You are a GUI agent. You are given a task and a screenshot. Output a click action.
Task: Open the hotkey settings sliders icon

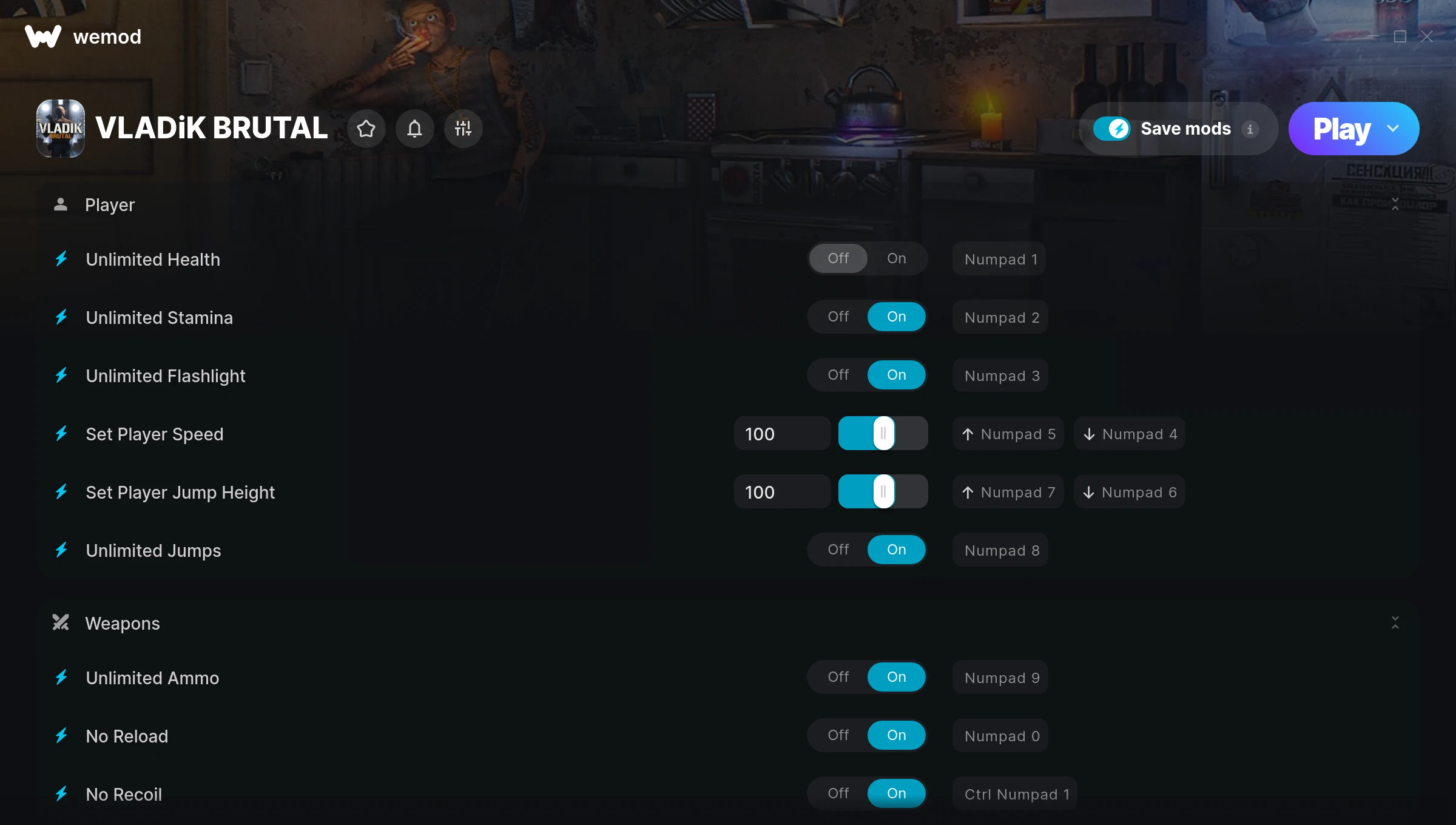pyautogui.click(x=463, y=129)
